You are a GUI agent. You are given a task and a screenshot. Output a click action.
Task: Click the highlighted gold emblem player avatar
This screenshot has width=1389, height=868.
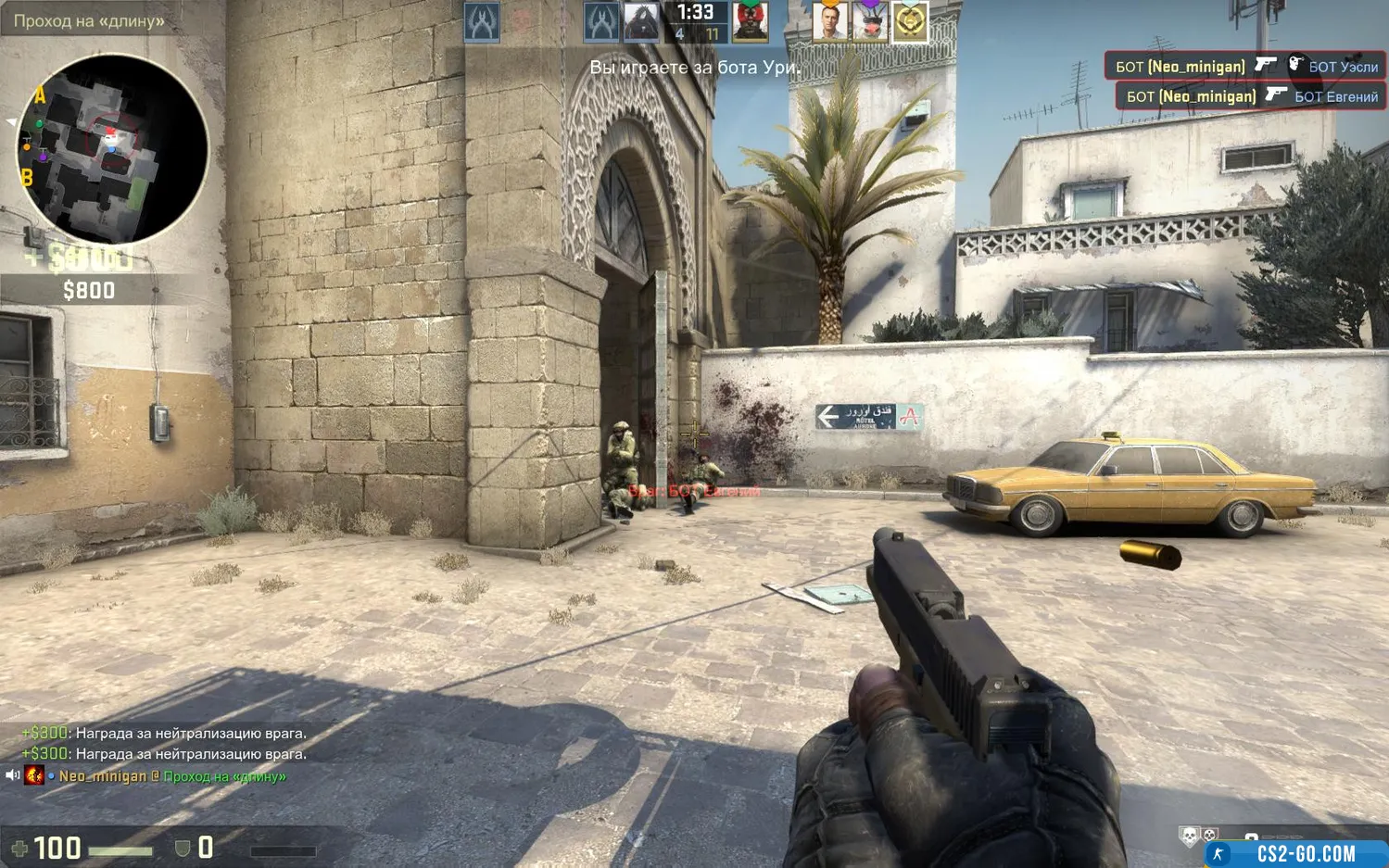click(909, 21)
